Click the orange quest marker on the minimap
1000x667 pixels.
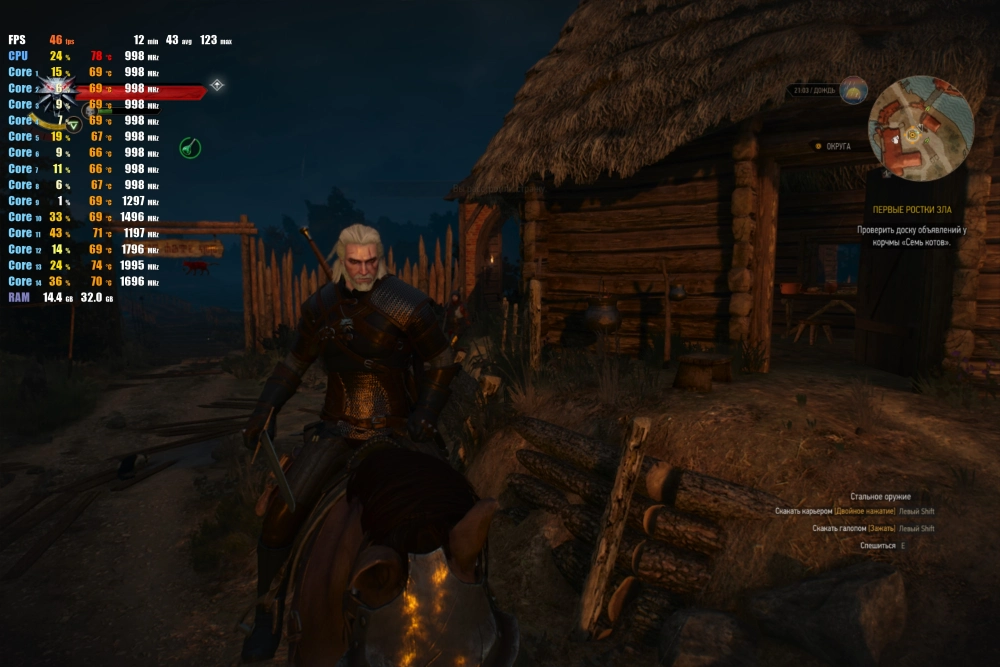pos(911,133)
